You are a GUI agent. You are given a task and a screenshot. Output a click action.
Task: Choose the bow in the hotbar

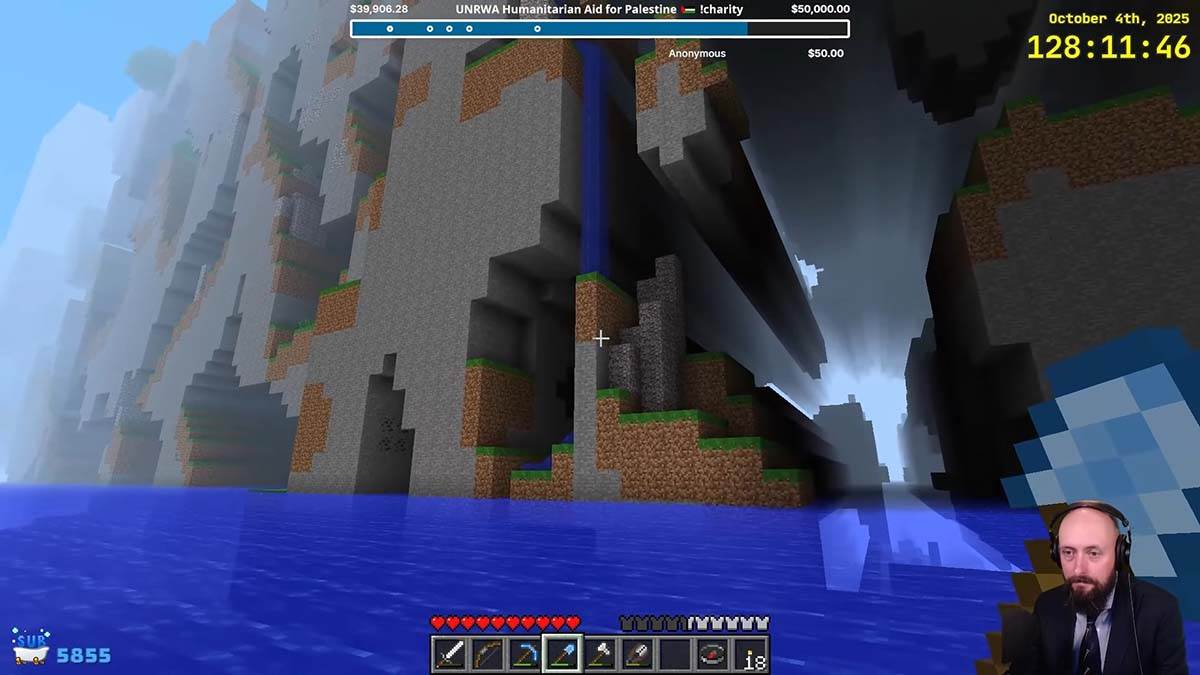tap(487, 655)
